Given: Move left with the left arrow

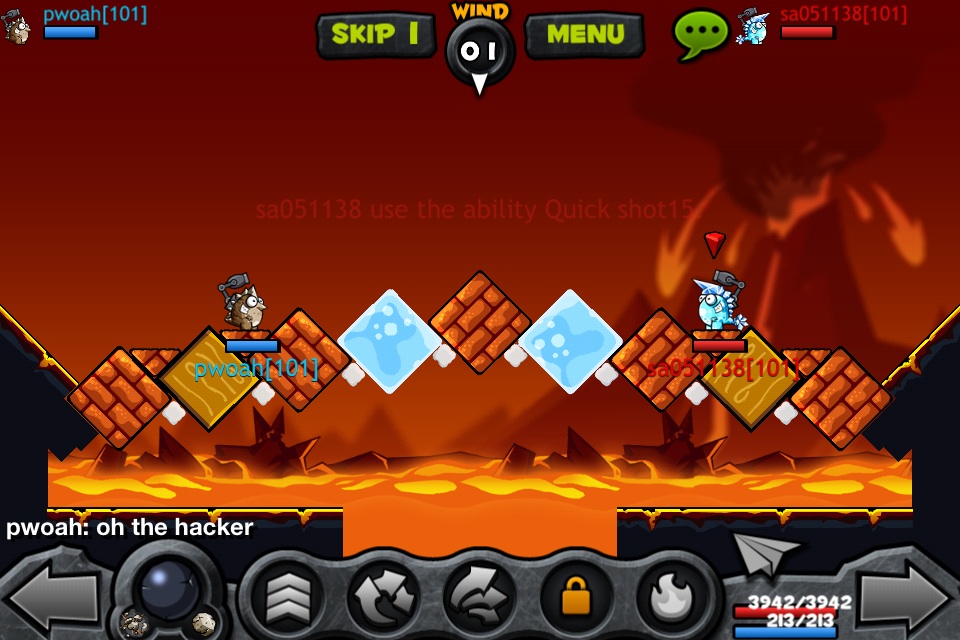Looking at the screenshot, I should (52, 597).
